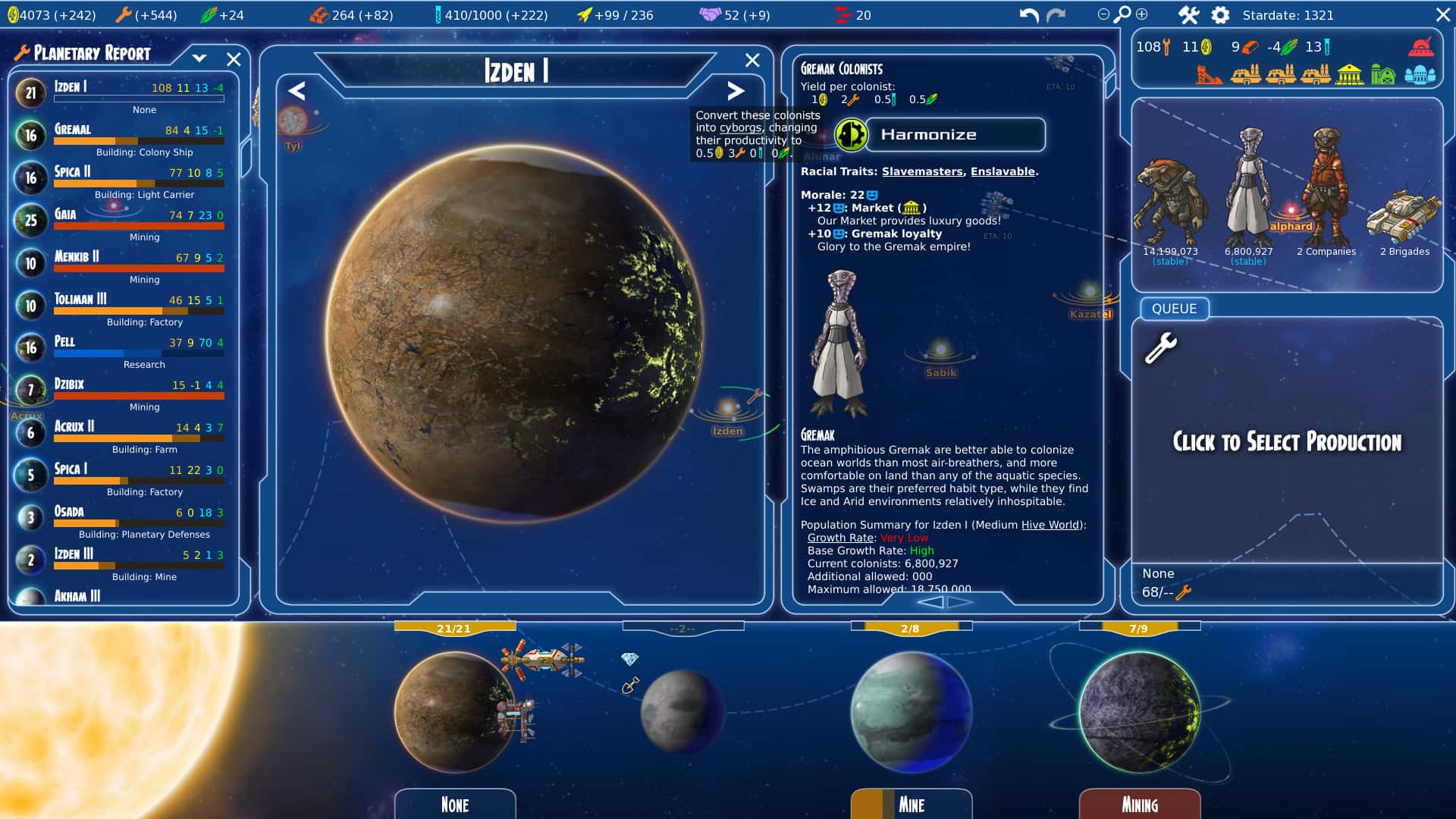Click the undo arrow in the top bar
The height and width of the screenshot is (819, 1456).
point(1029,13)
